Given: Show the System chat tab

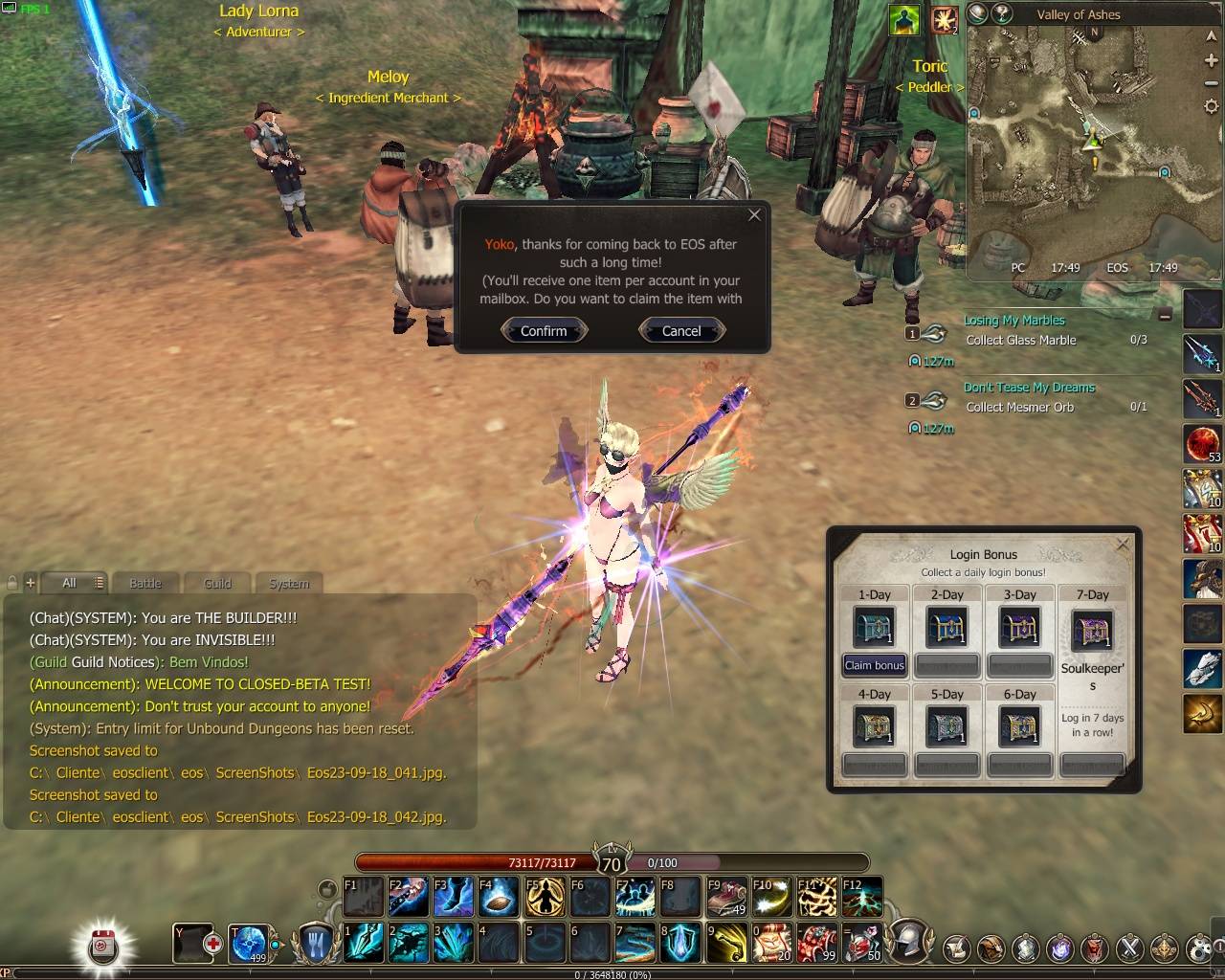Looking at the screenshot, I should point(289,583).
